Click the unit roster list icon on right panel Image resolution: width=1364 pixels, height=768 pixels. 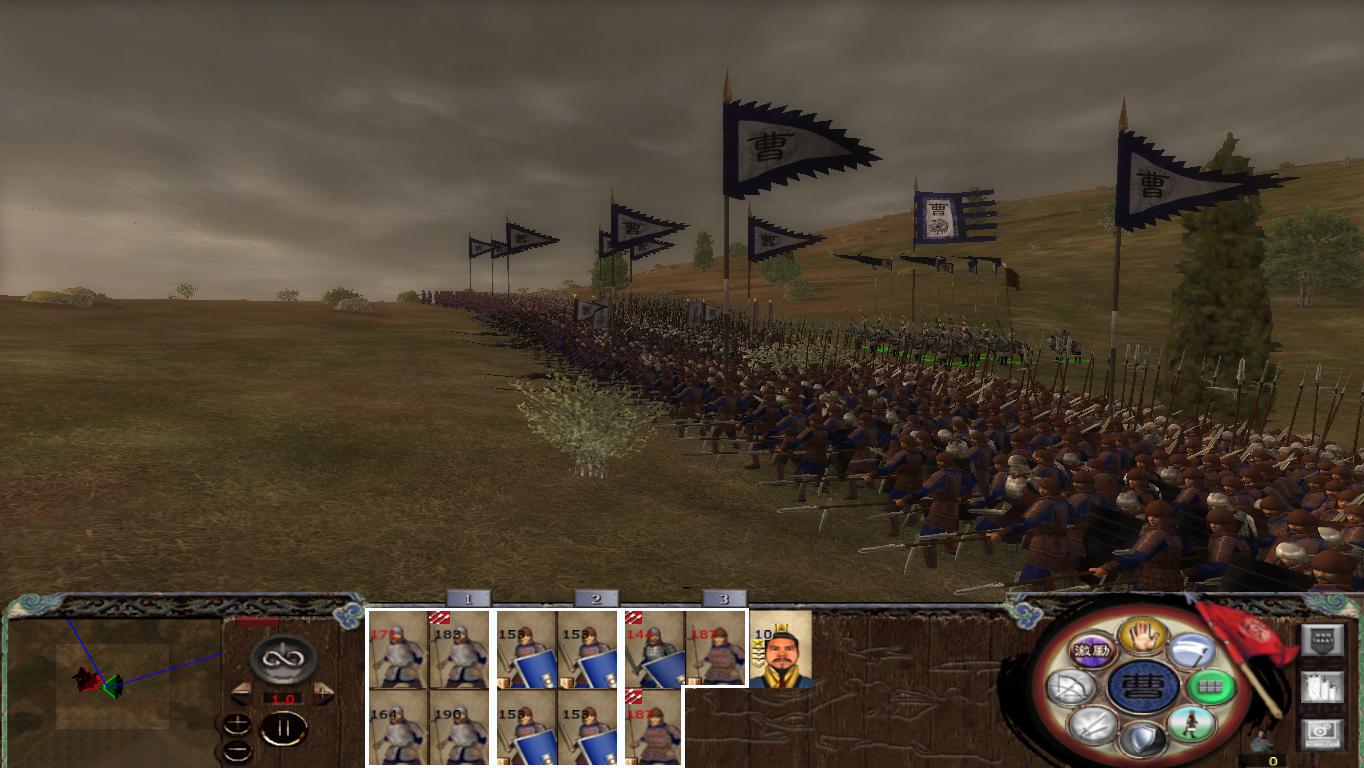1320,688
